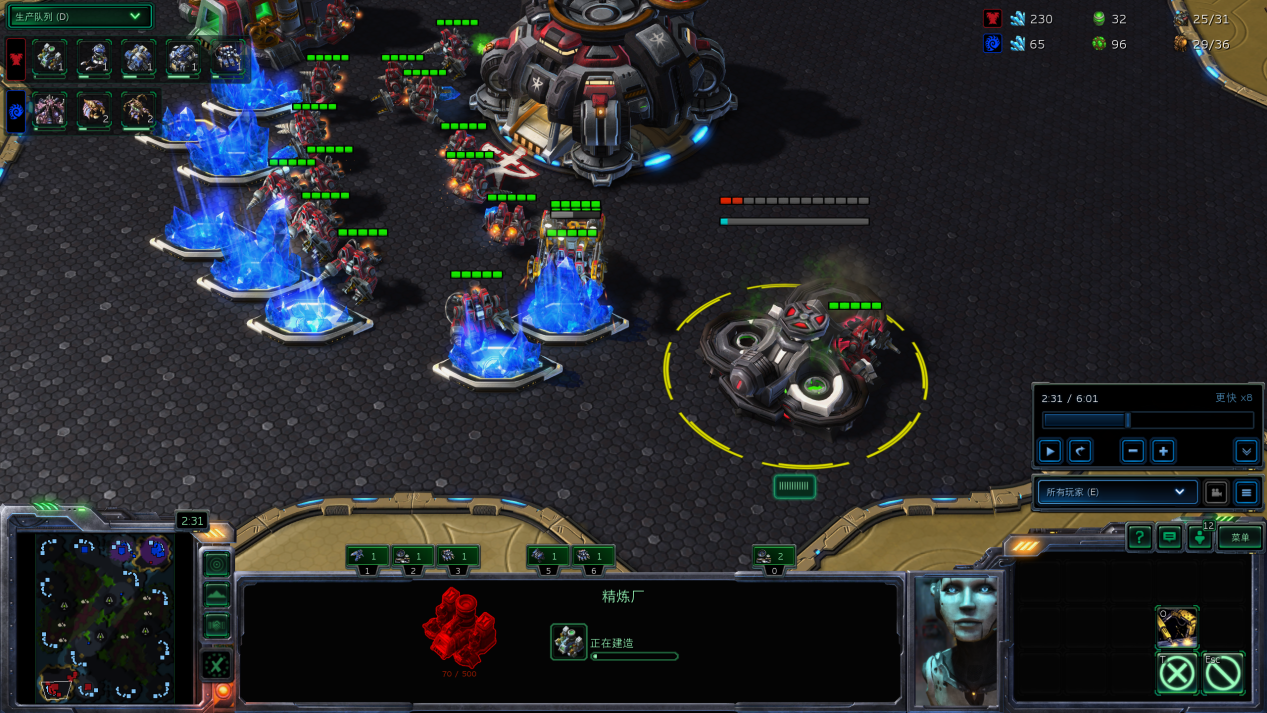This screenshot has width=1267, height=713.
Task: Click the red Terran player emblem
Action: pyautogui.click(x=16, y=59)
